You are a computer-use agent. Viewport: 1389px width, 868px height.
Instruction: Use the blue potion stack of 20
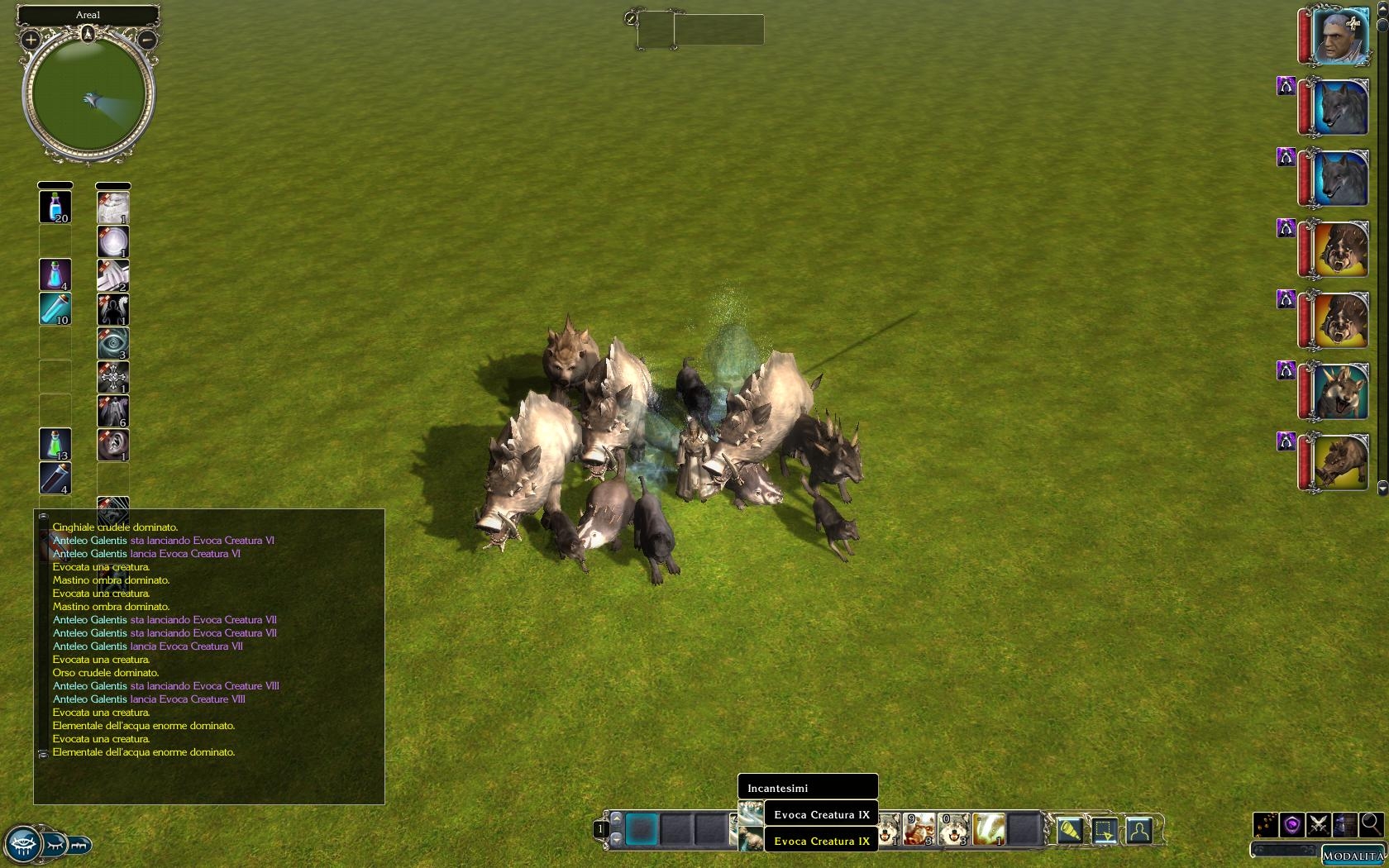pyautogui.click(x=55, y=207)
